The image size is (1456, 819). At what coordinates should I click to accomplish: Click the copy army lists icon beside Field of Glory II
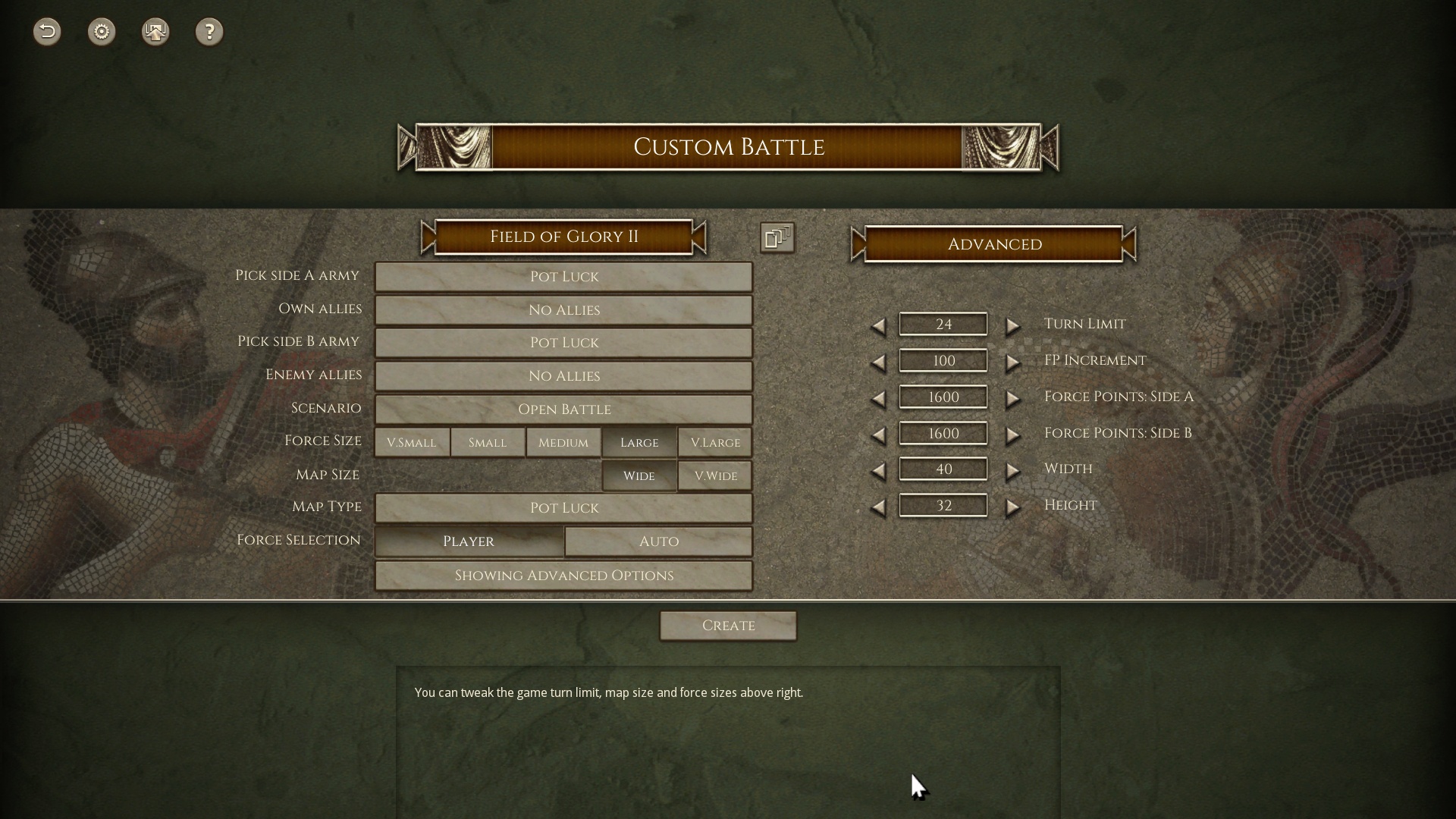click(777, 237)
